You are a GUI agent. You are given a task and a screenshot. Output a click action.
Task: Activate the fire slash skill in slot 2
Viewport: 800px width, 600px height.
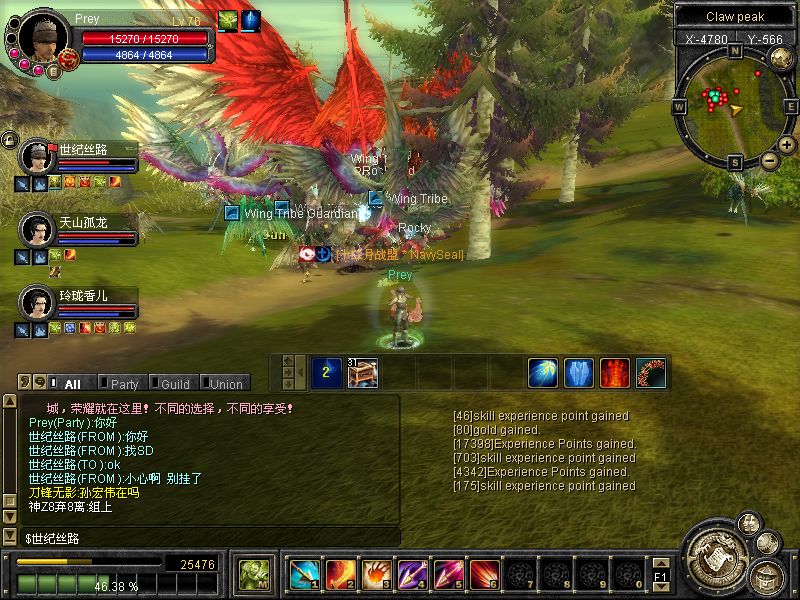point(340,574)
